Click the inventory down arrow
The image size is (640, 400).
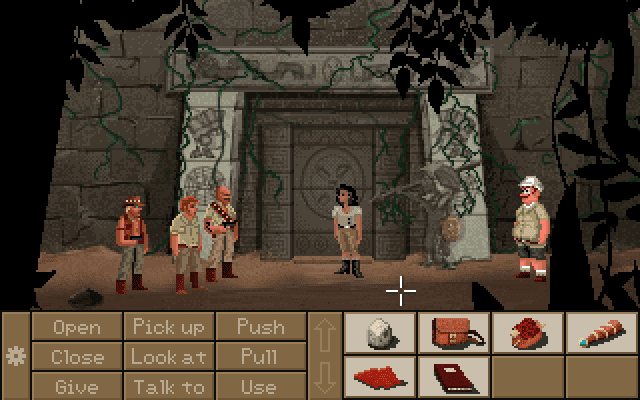(x=325, y=377)
